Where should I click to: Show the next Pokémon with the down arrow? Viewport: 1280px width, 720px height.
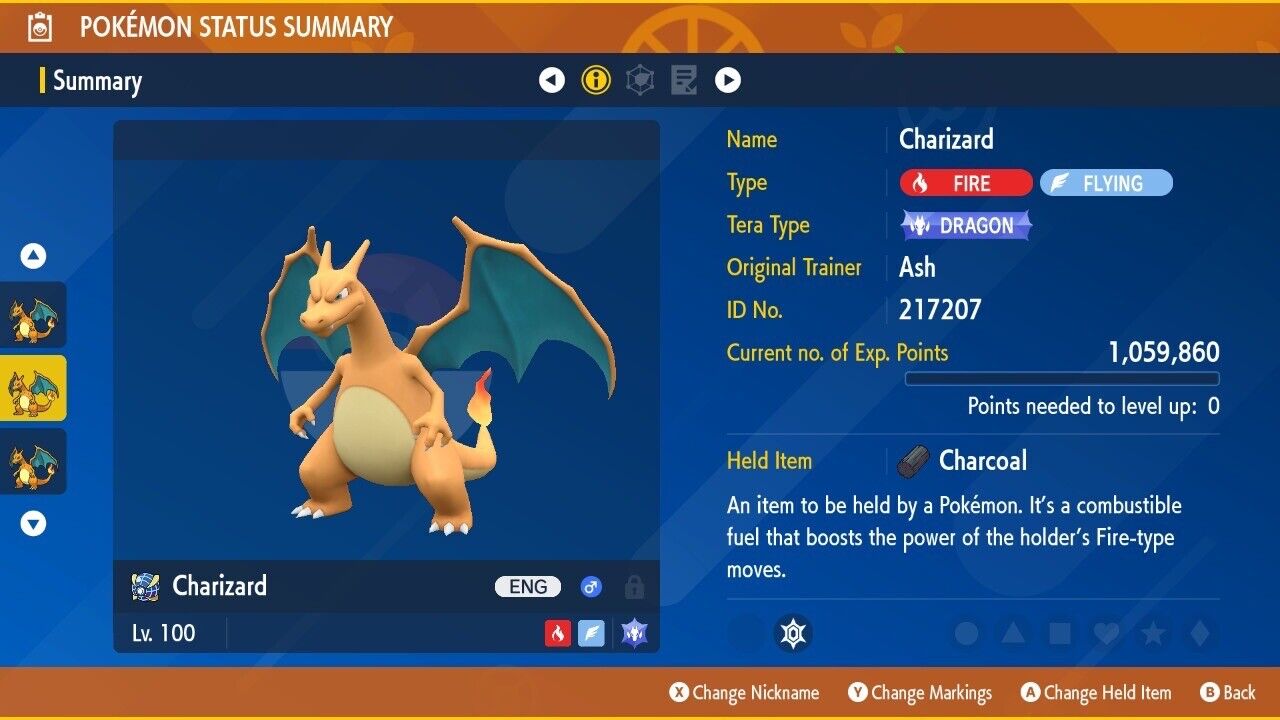[x=34, y=523]
